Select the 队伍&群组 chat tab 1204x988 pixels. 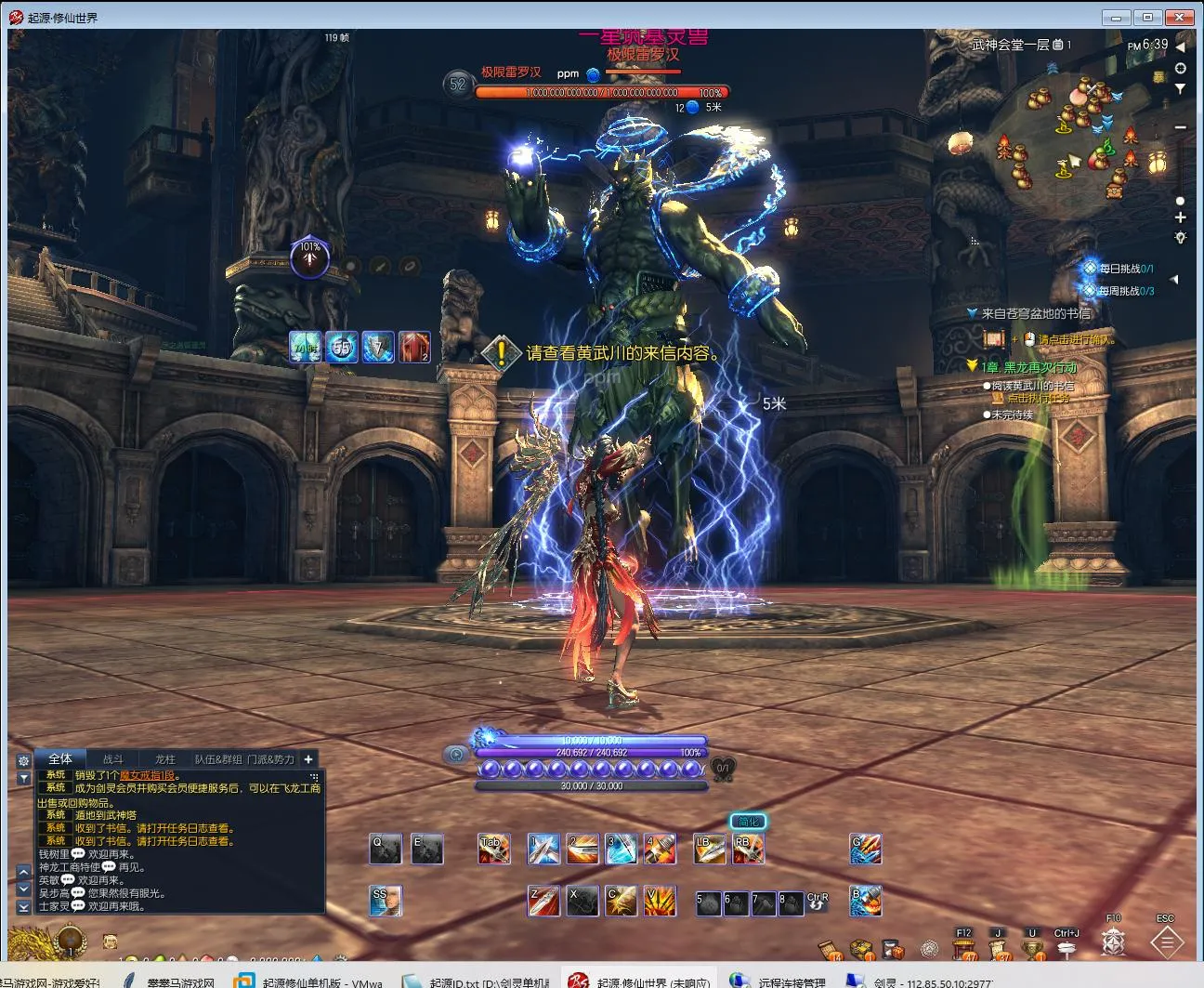click(217, 758)
